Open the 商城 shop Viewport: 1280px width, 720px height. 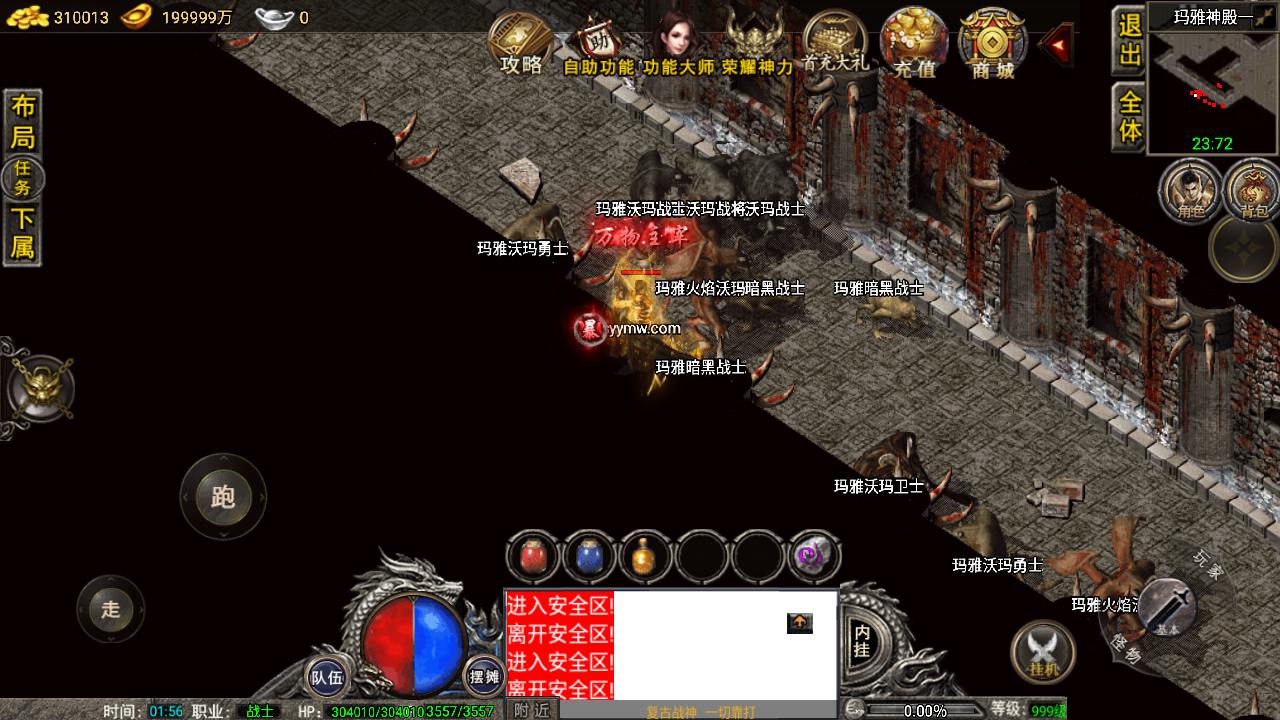992,44
